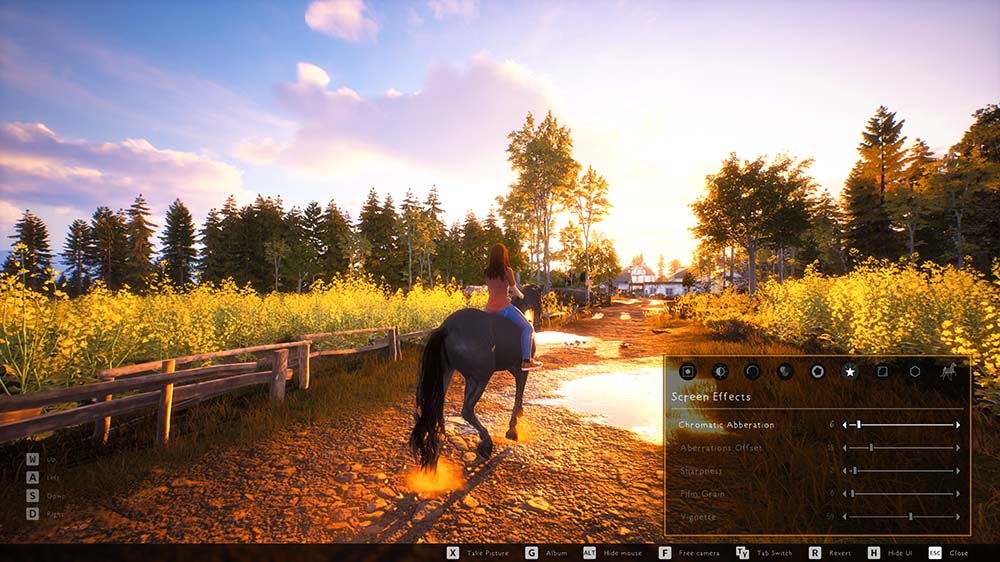1000x562 pixels.
Task: Click the Aberrations Offset slider track
Action: click(900, 448)
